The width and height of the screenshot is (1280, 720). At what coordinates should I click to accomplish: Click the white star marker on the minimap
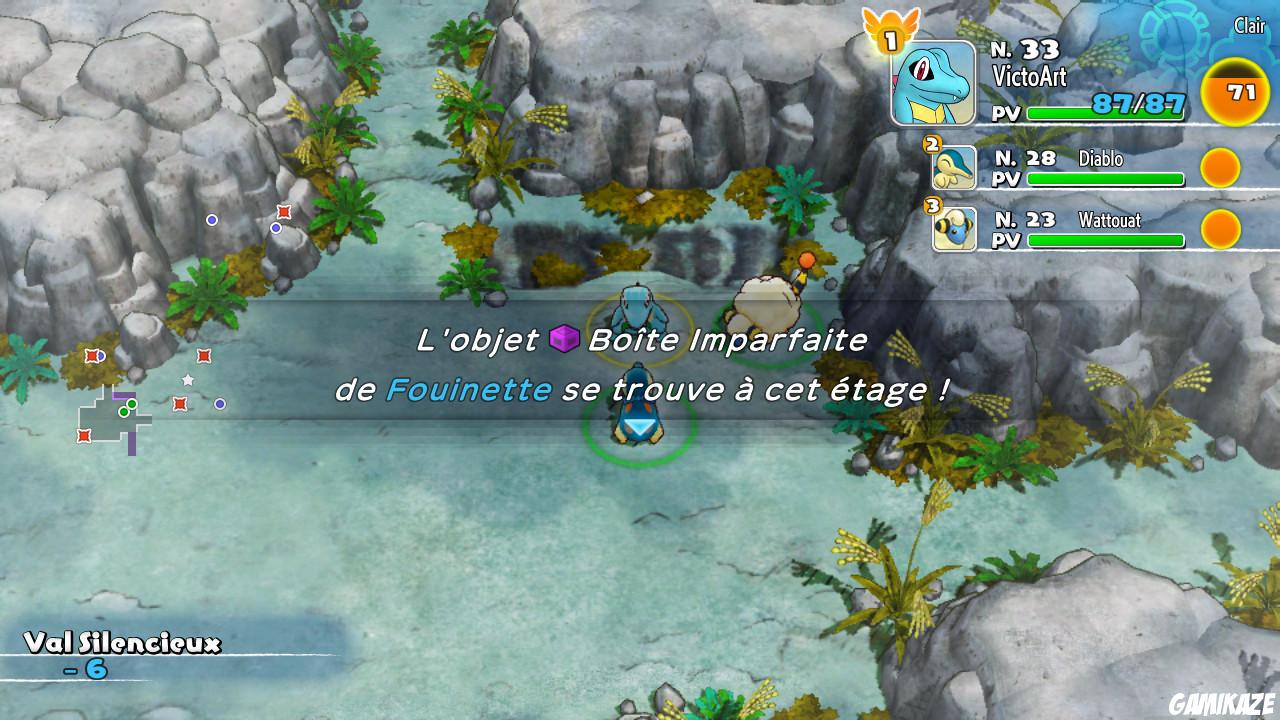point(188,379)
